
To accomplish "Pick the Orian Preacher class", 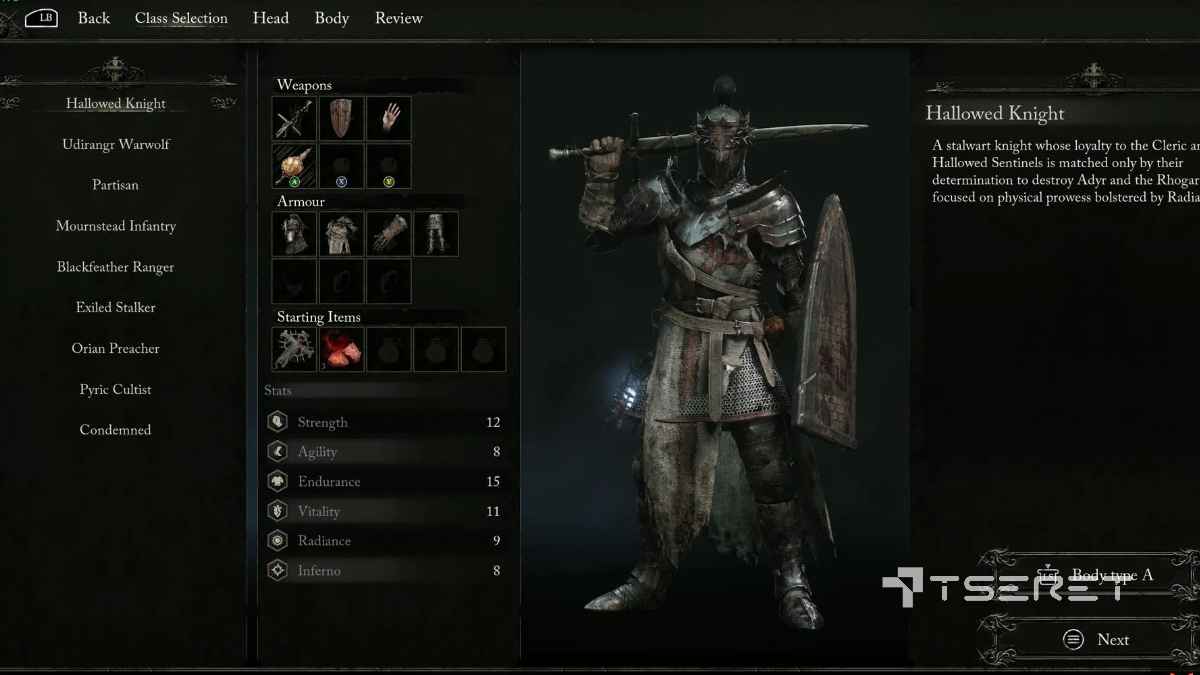I will (116, 349).
